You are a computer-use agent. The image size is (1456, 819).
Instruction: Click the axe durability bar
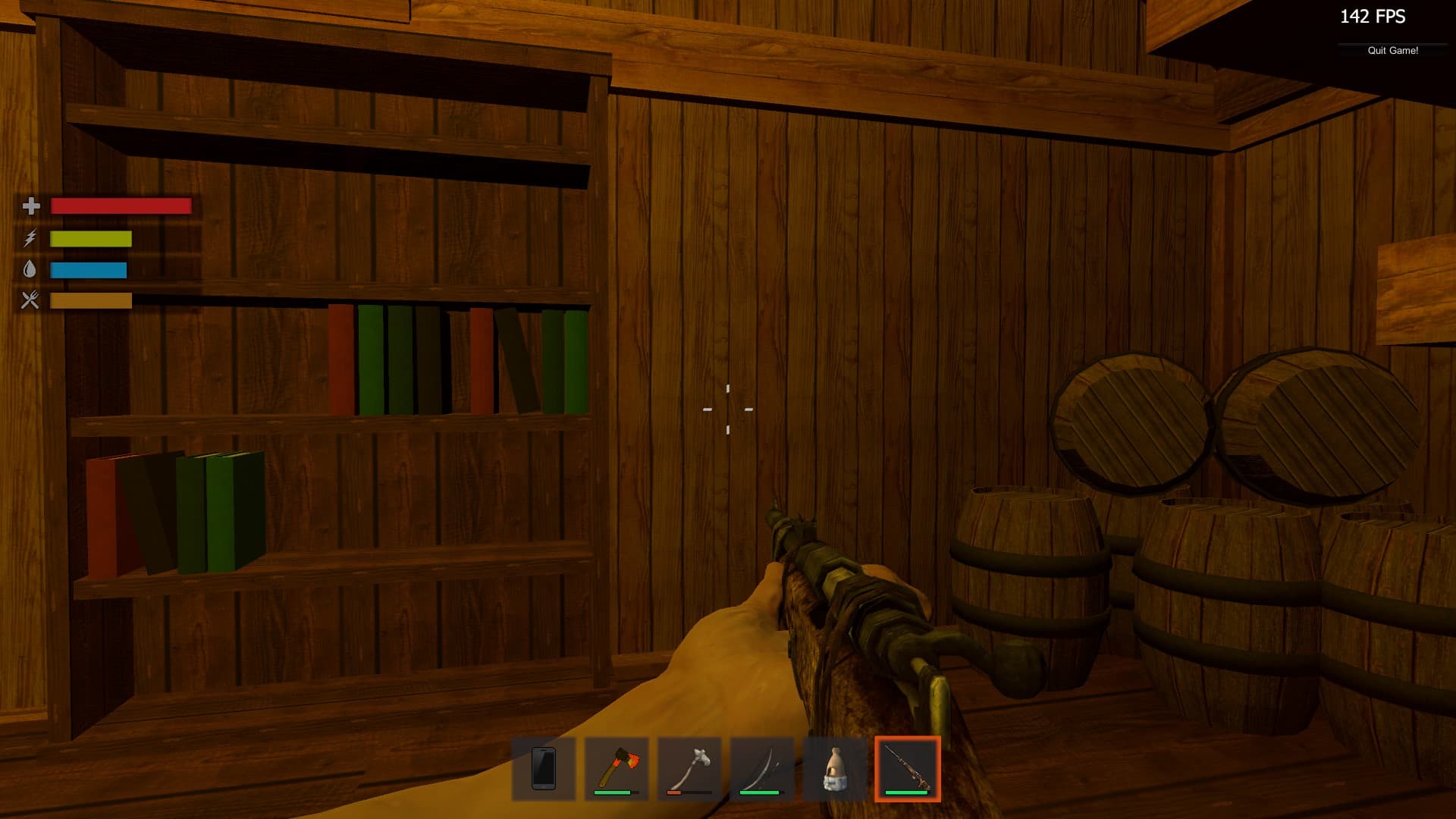pyautogui.click(x=613, y=793)
